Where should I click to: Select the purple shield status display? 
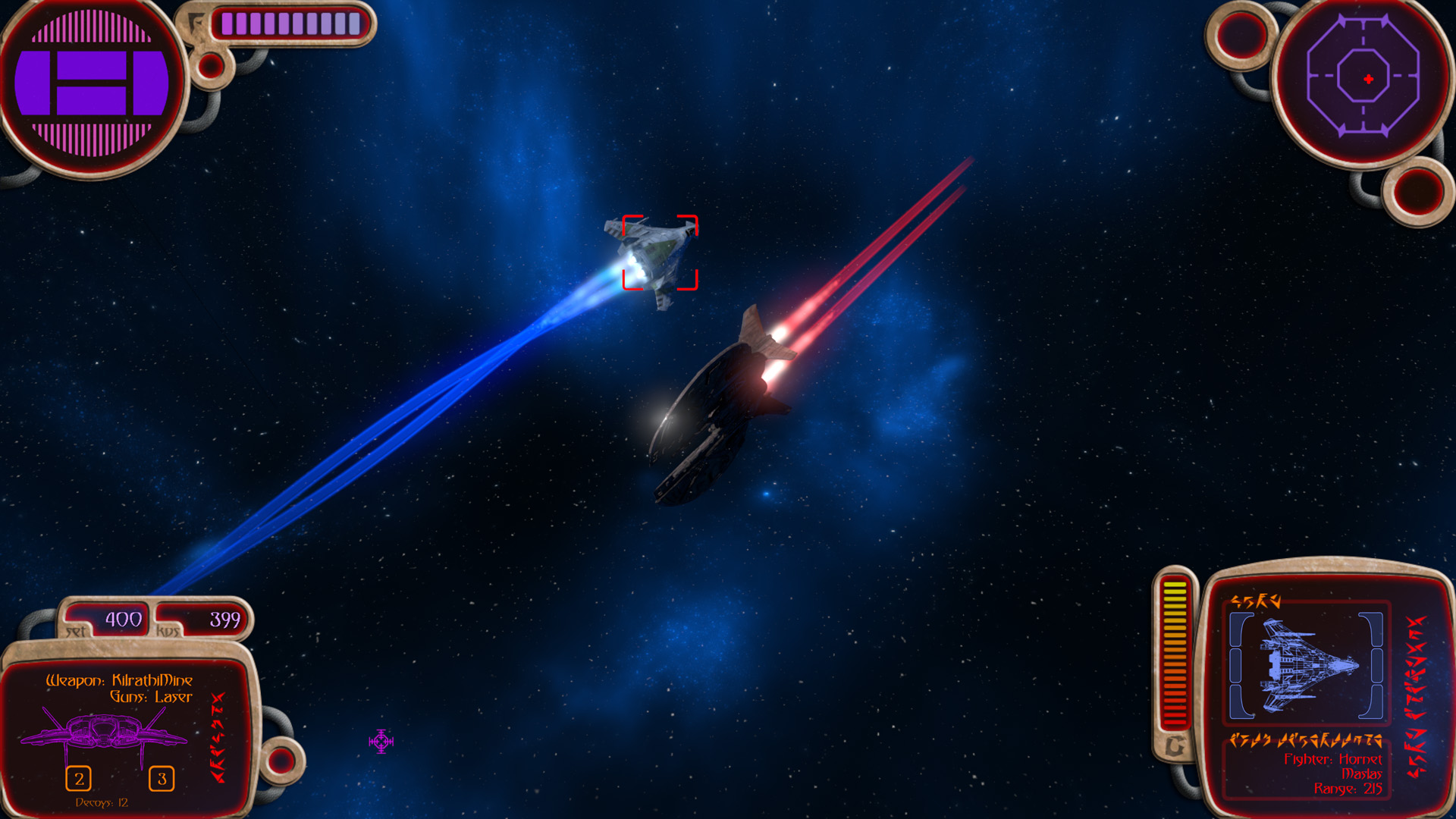pos(91,83)
